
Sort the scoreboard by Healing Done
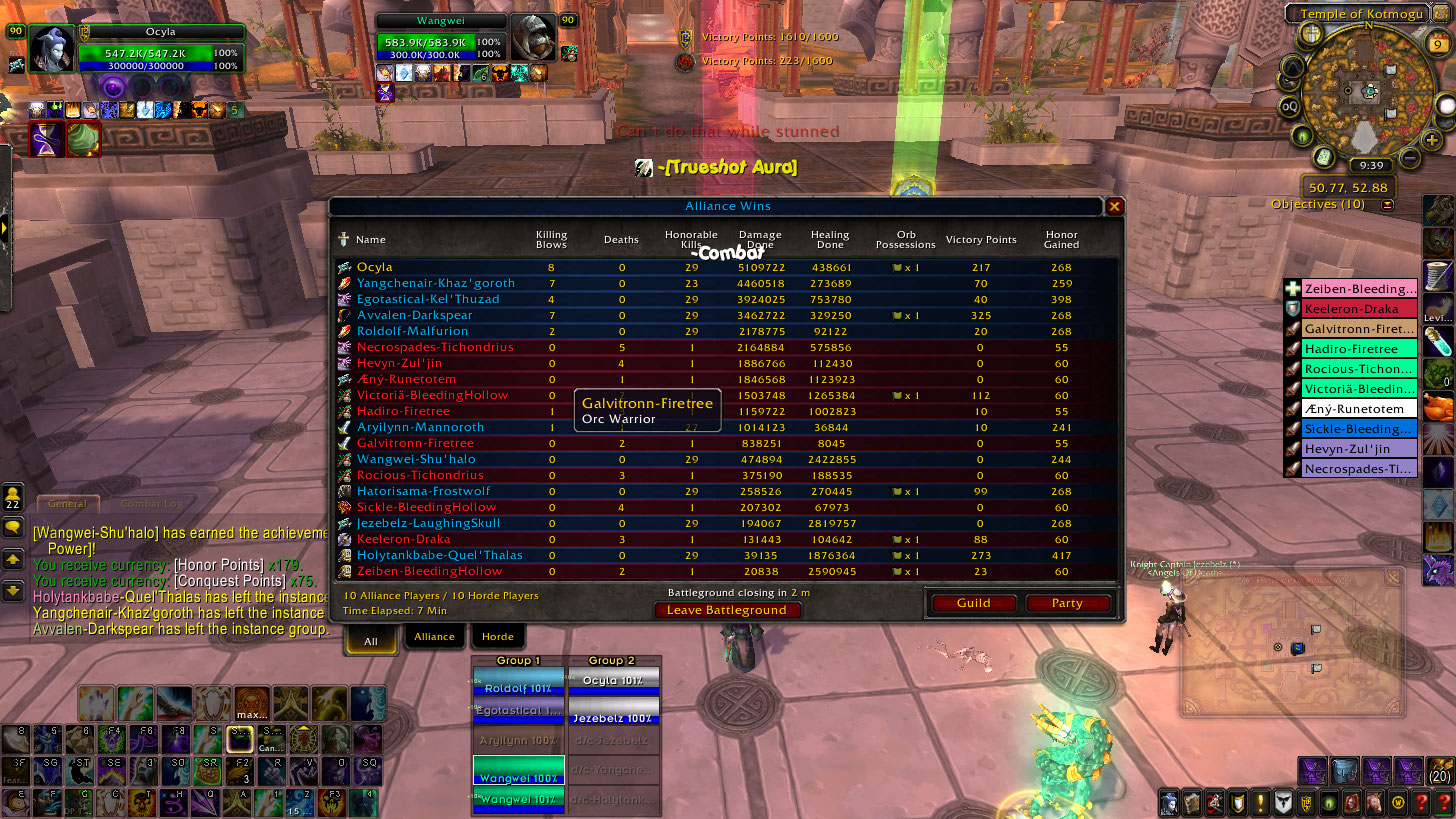click(830, 239)
